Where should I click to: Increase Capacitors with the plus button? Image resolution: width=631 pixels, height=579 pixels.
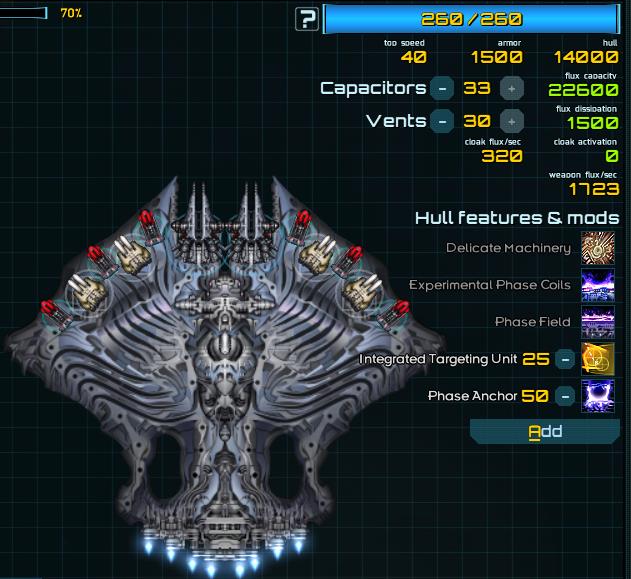point(510,88)
